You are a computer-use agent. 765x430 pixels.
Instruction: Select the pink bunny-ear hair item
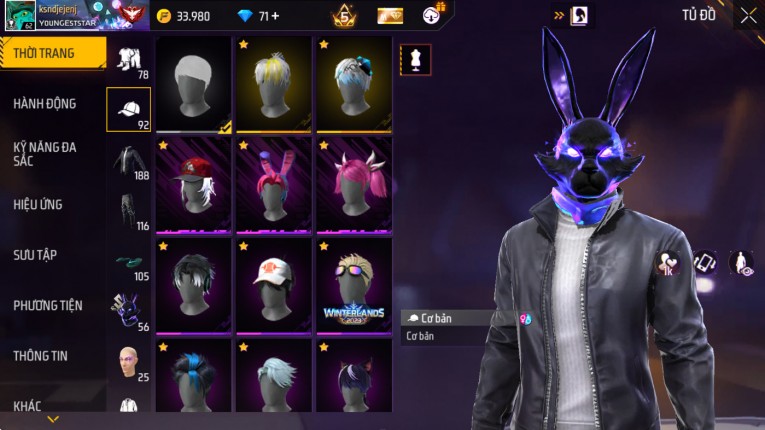(x=274, y=185)
